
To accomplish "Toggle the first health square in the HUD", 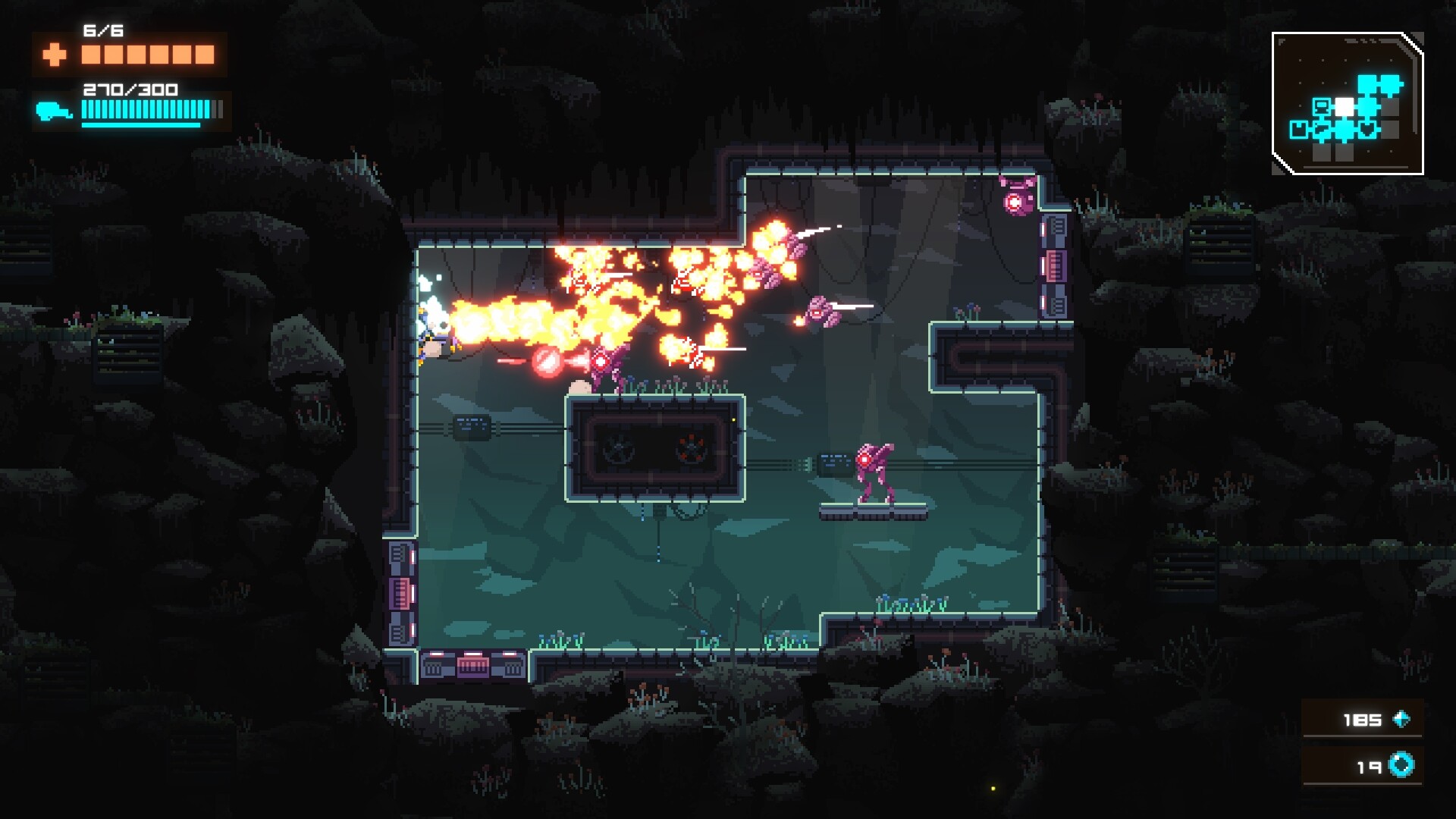I will click(x=92, y=54).
